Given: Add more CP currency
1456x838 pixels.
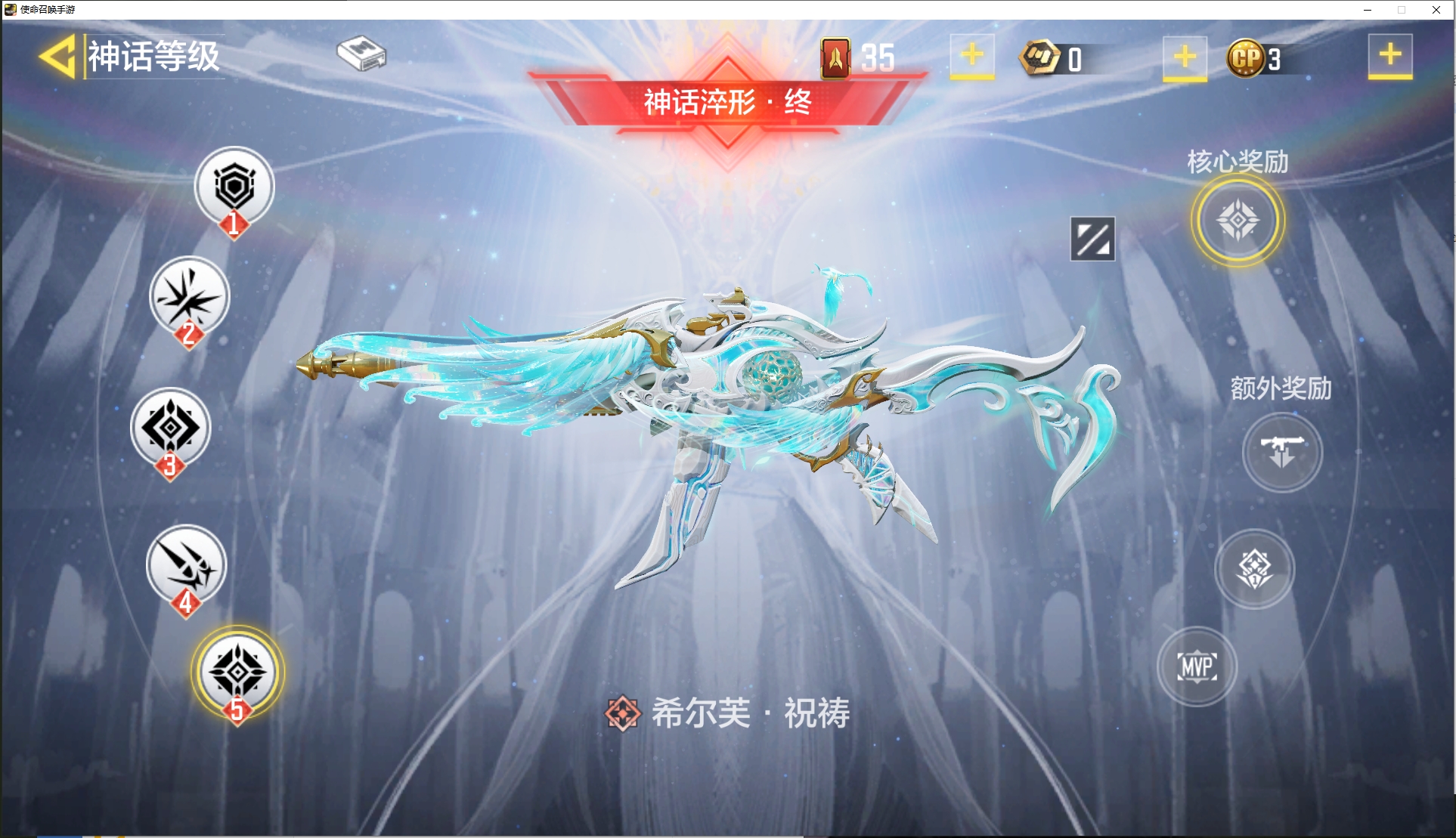Looking at the screenshot, I should [x=1389, y=56].
